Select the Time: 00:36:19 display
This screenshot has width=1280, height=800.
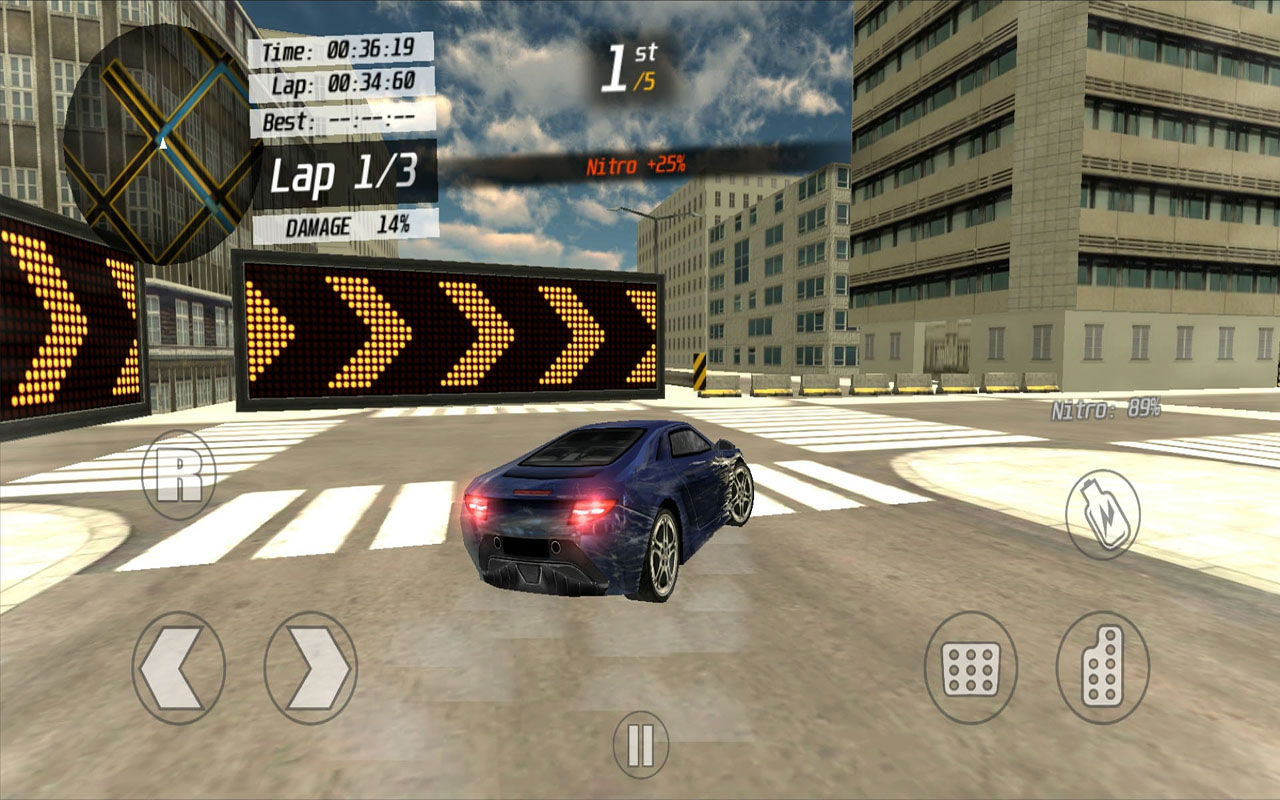[x=340, y=48]
